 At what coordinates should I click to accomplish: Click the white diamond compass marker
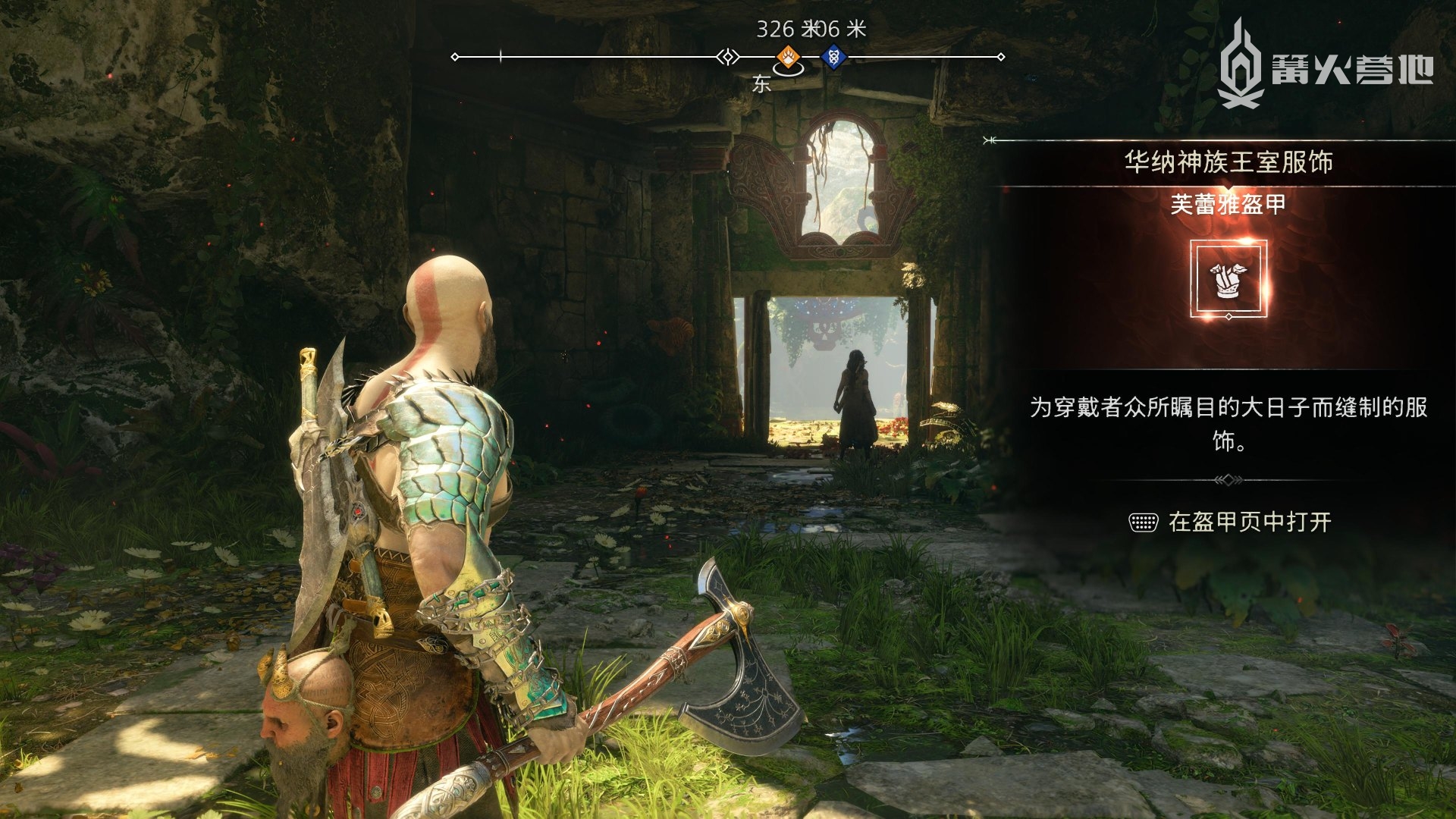tap(728, 57)
